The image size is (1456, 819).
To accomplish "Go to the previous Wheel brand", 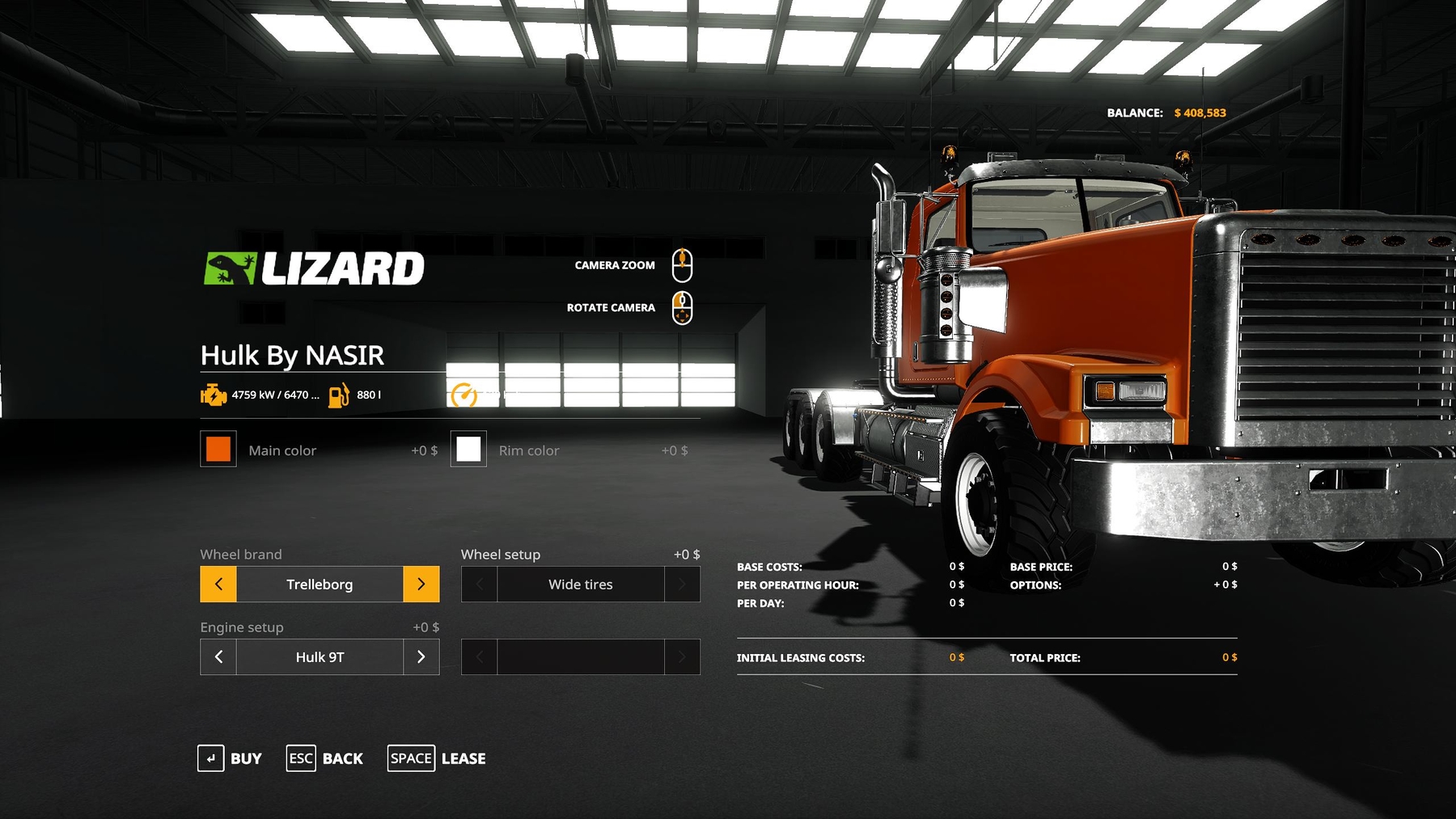I will point(218,584).
